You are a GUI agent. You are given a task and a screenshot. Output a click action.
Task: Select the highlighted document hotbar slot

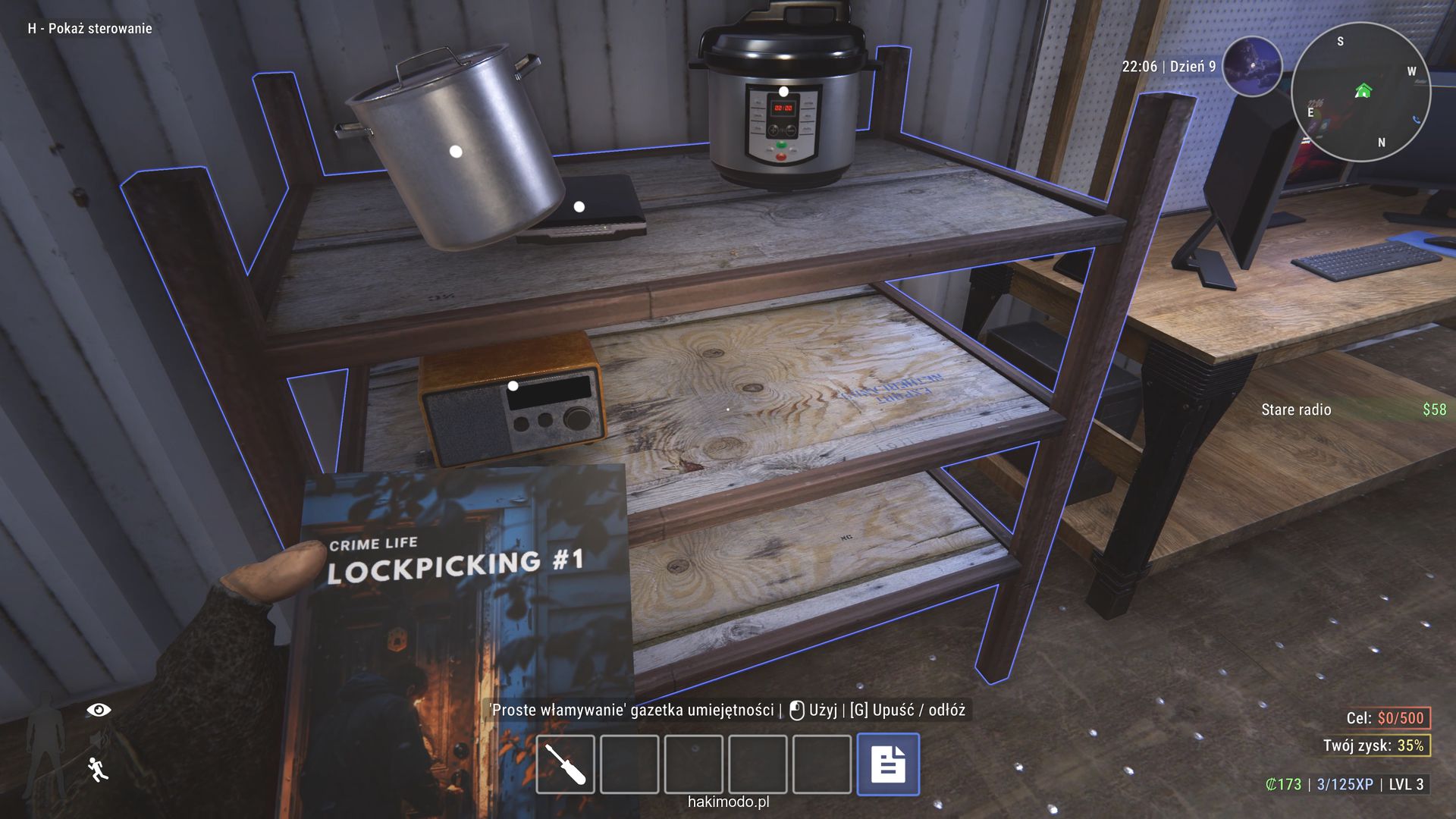point(888,764)
